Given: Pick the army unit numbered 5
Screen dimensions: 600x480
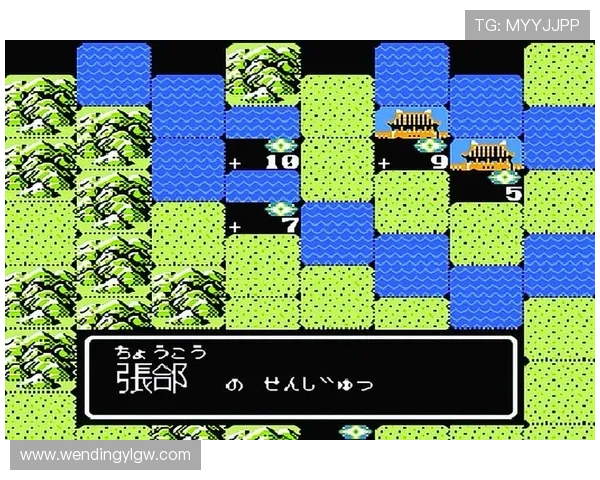Looking at the screenshot, I should click(x=503, y=179).
